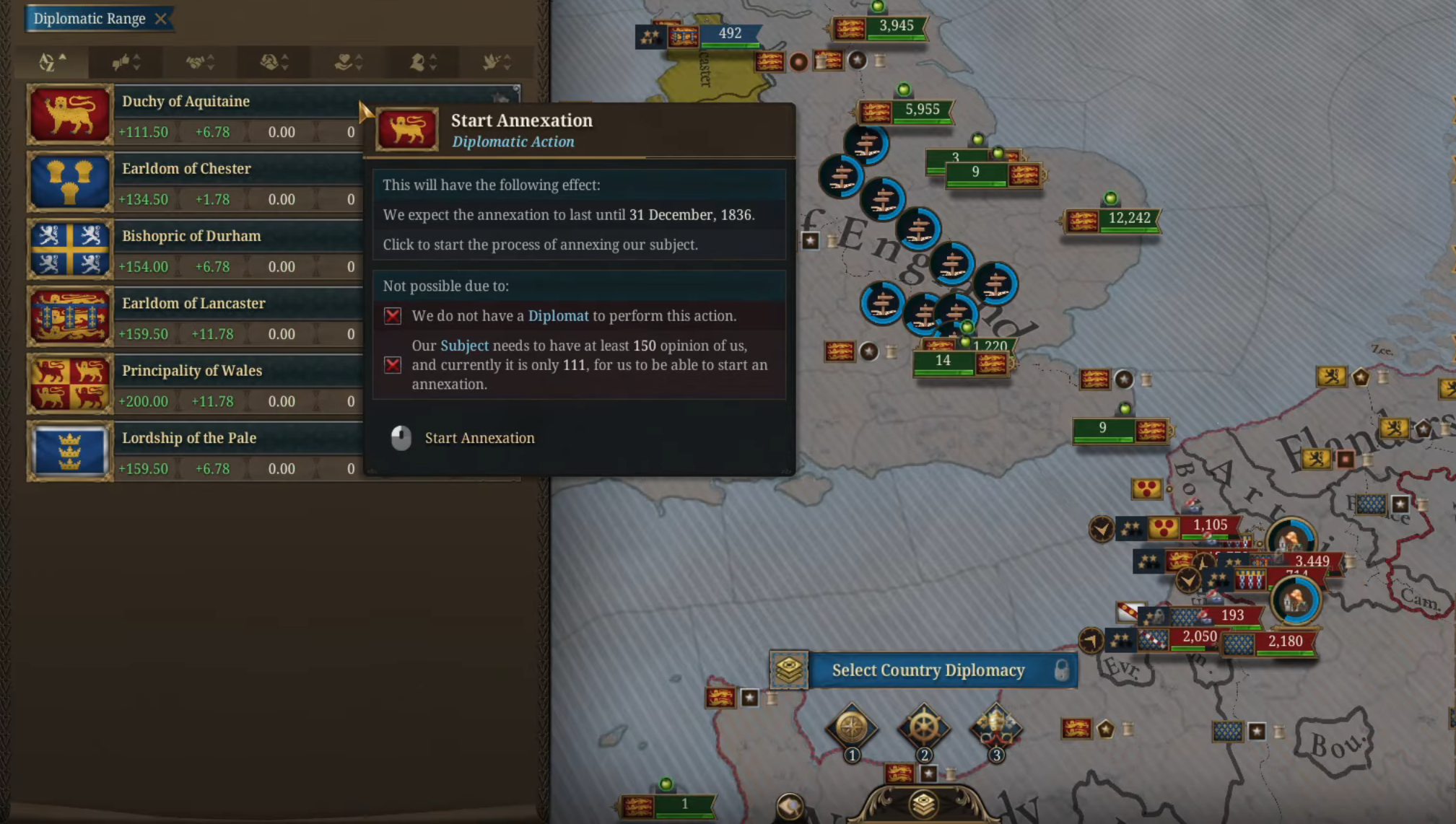Select the Diplomatic Range tab
This screenshot has height=824, width=1456.
(92, 19)
